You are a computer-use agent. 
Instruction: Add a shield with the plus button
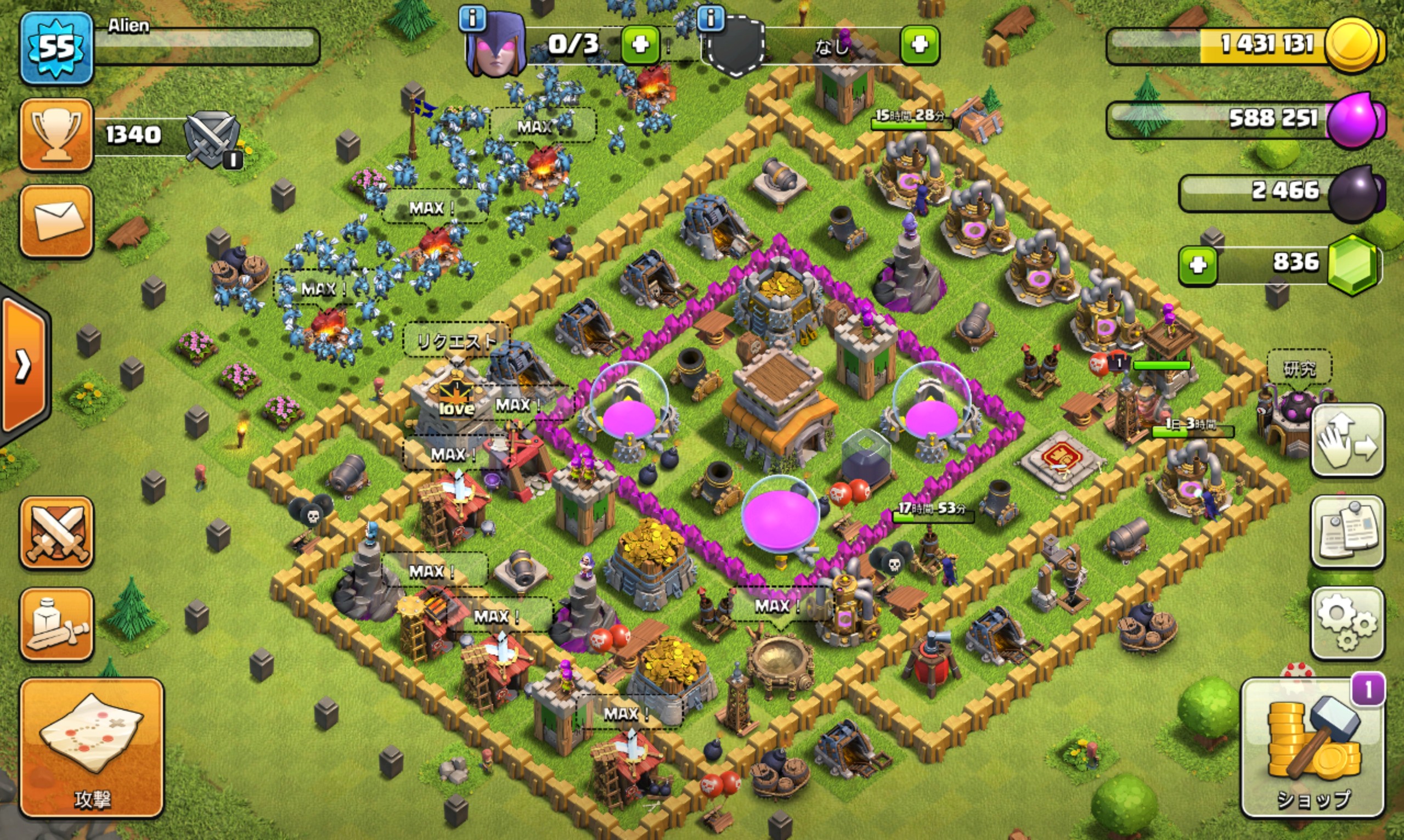[920, 44]
